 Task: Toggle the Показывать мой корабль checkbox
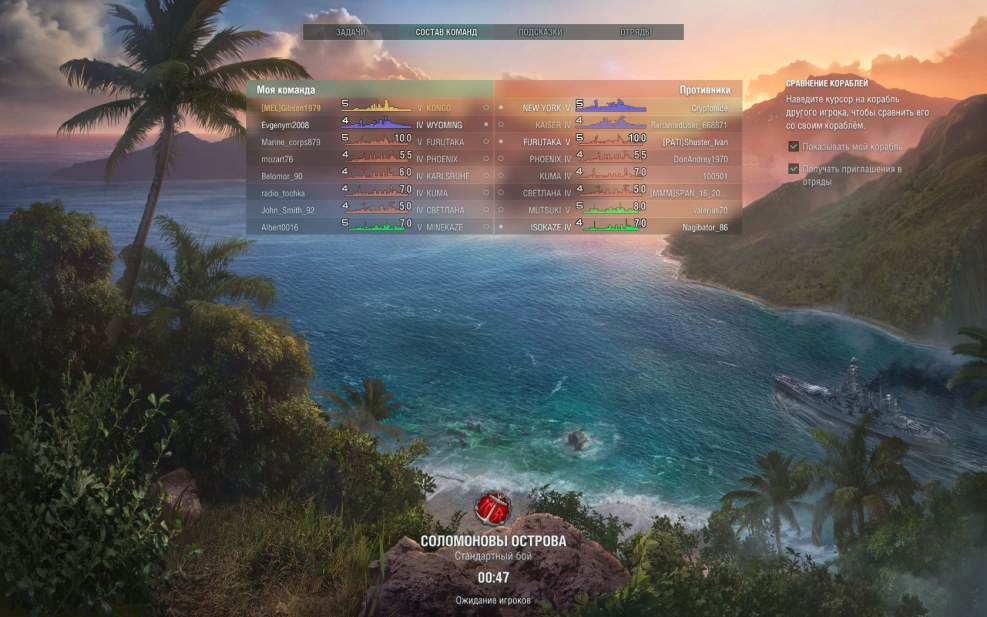point(794,146)
